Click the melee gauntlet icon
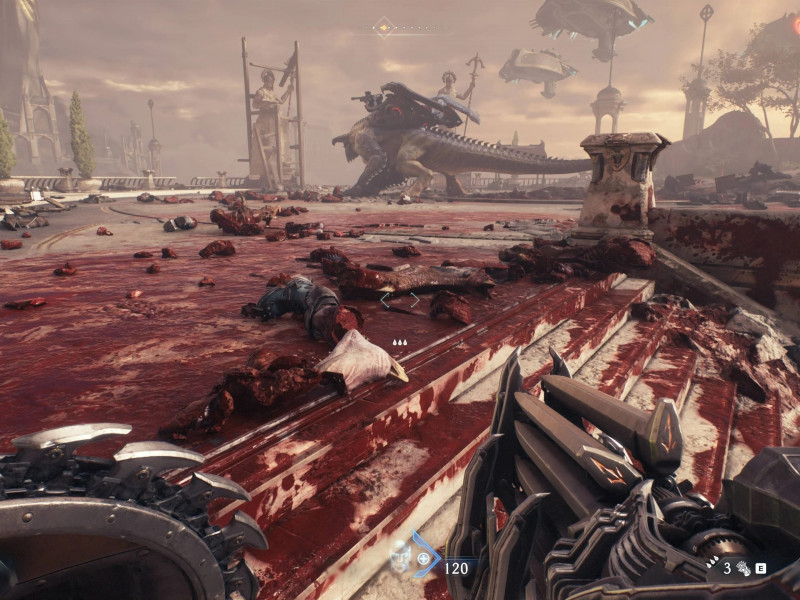 743,568
